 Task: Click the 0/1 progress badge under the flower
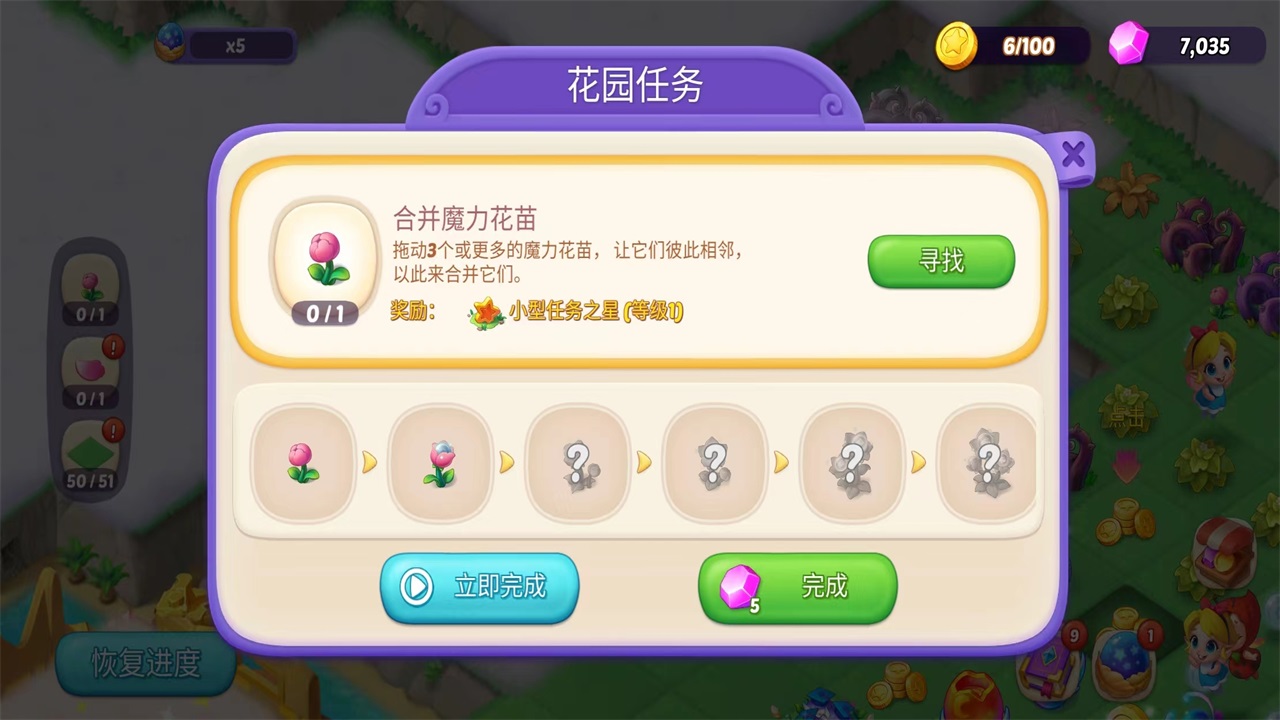click(326, 314)
